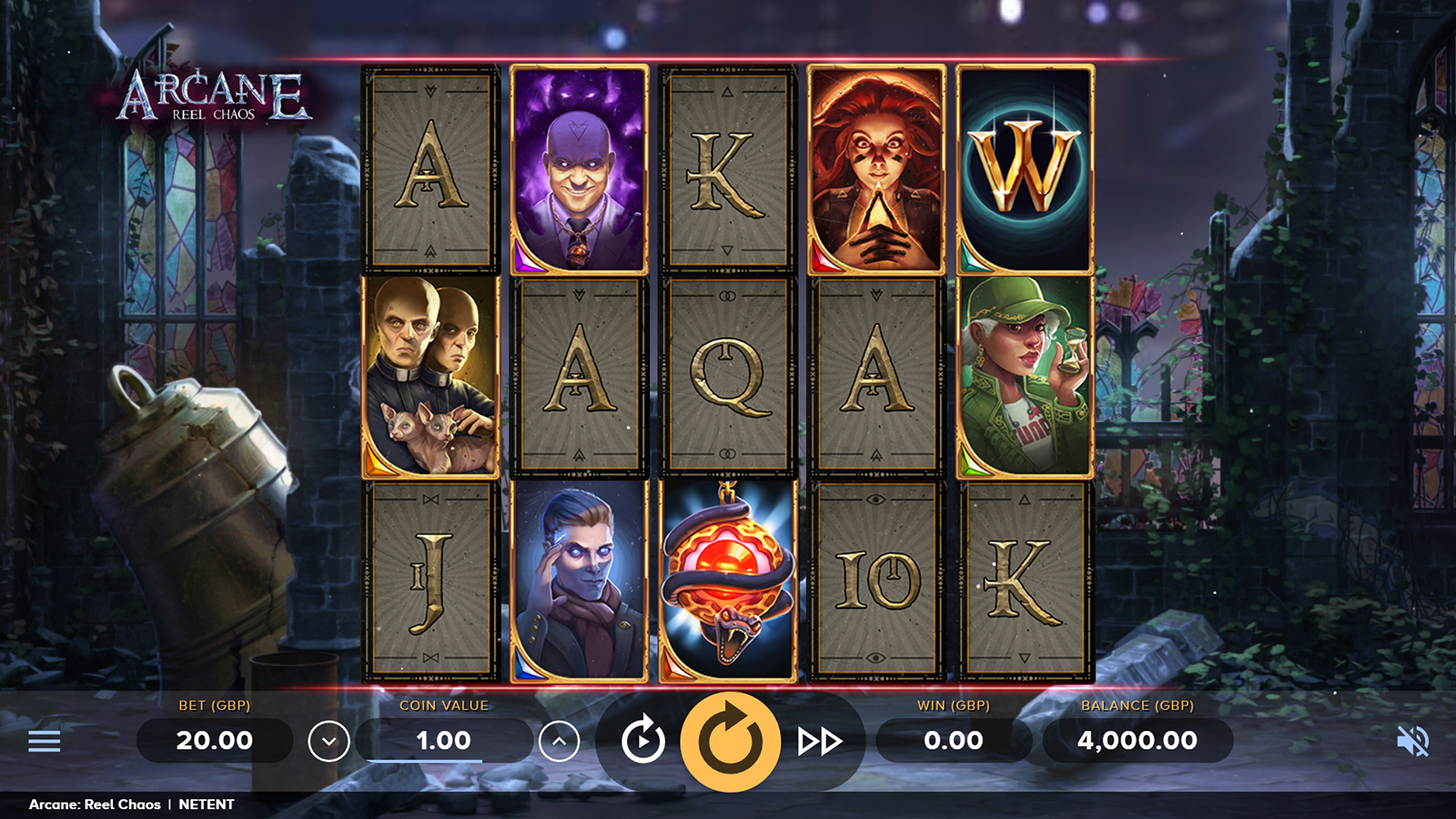Open the autoplay options
Screen dimensions: 1456x819
(x=642, y=741)
